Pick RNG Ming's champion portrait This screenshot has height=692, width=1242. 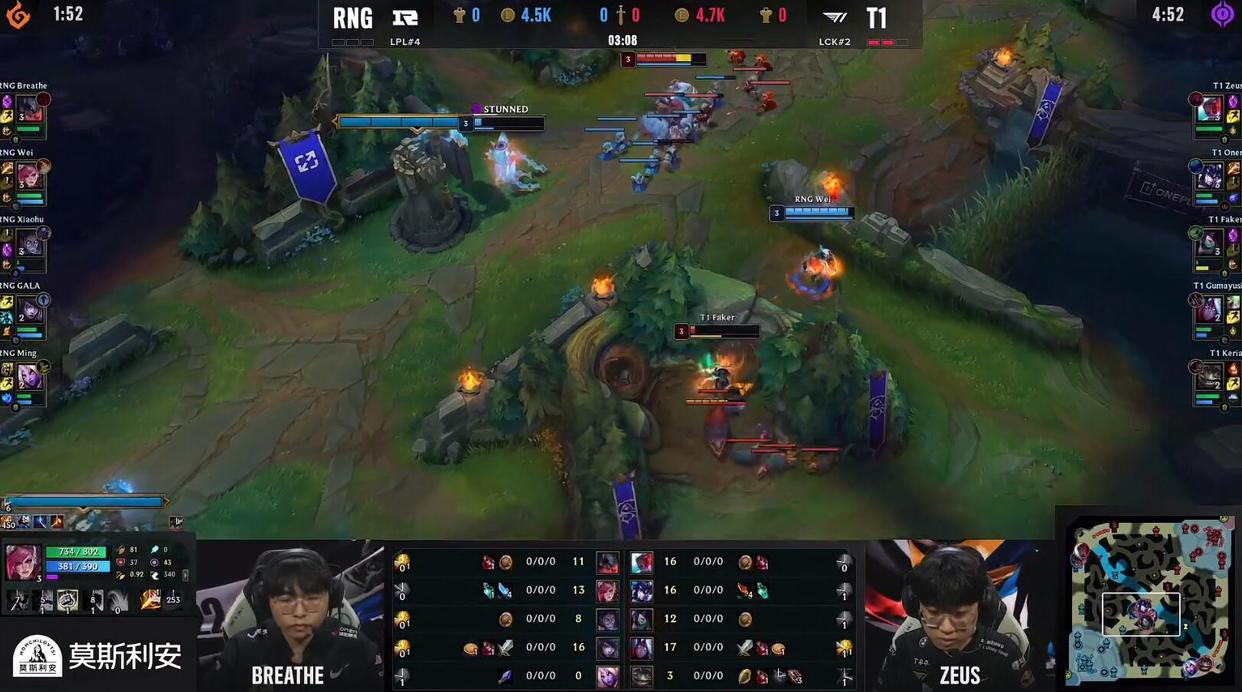(x=30, y=377)
